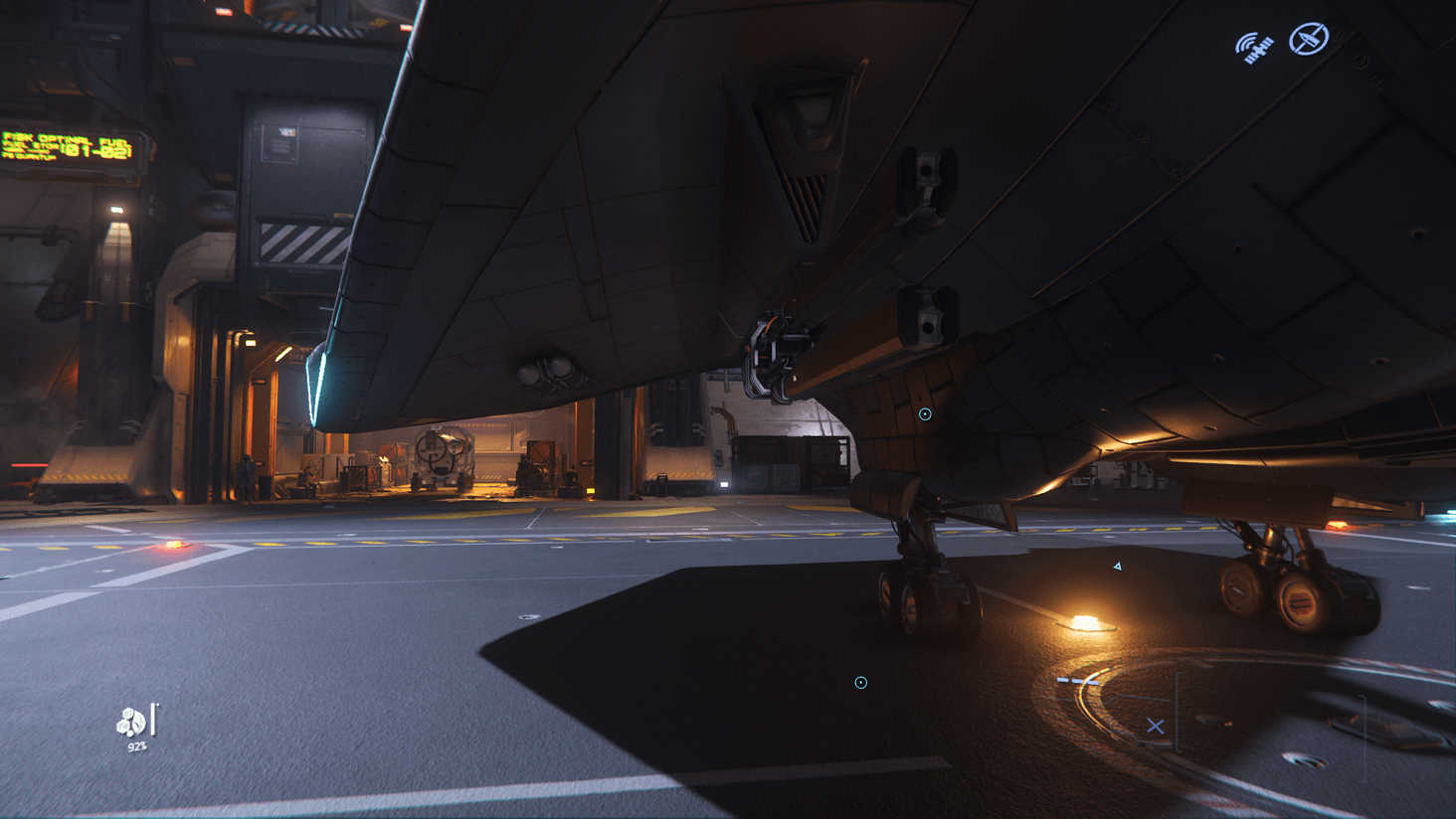Viewport: 1456px width, 819px height.
Task: Click the satellite comms signal icon
Action: coord(1254,47)
